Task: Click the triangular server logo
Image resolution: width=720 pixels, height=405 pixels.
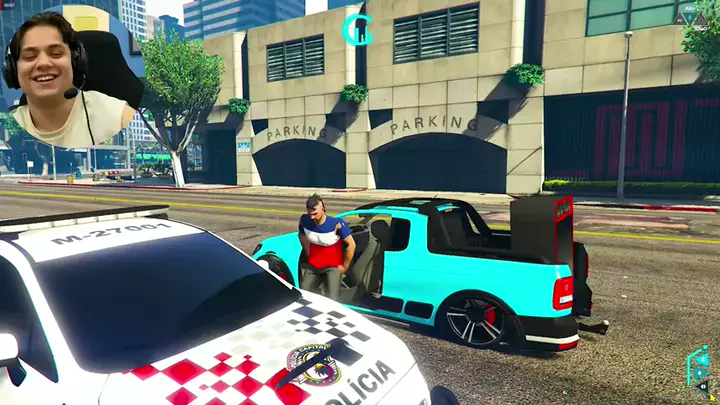Action: click(x=690, y=17)
